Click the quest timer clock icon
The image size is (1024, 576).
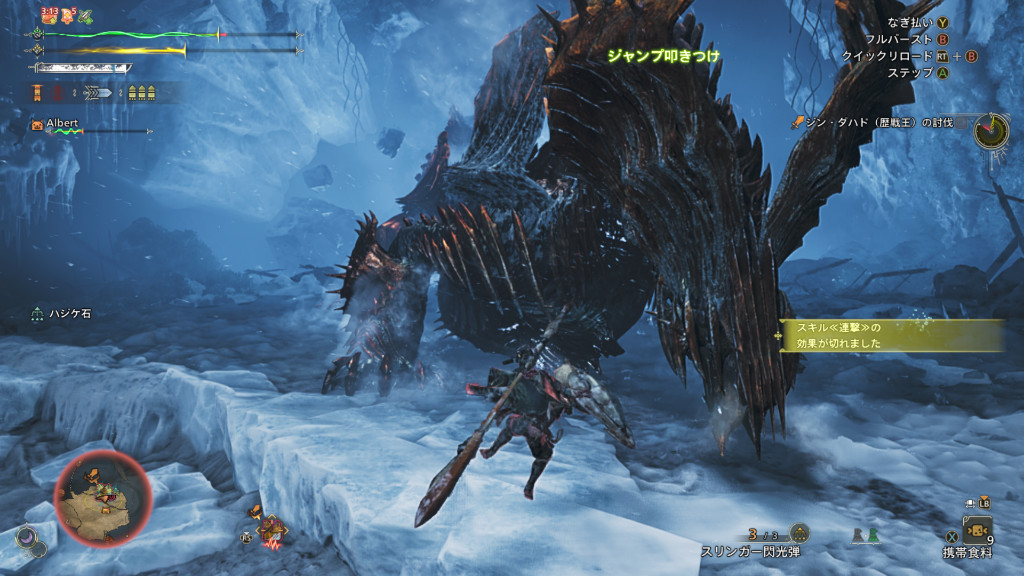(991, 131)
